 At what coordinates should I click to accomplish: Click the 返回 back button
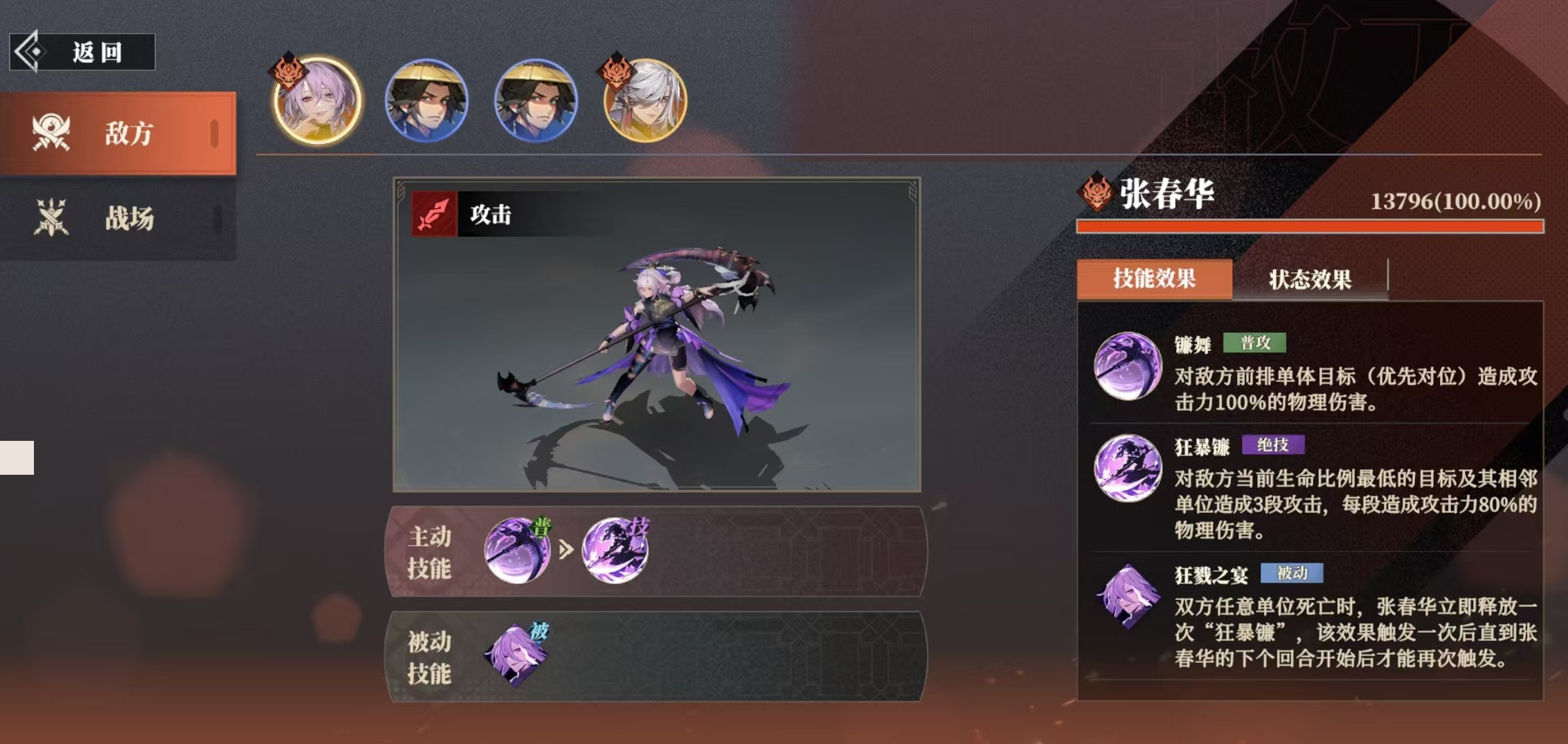[x=83, y=52]
